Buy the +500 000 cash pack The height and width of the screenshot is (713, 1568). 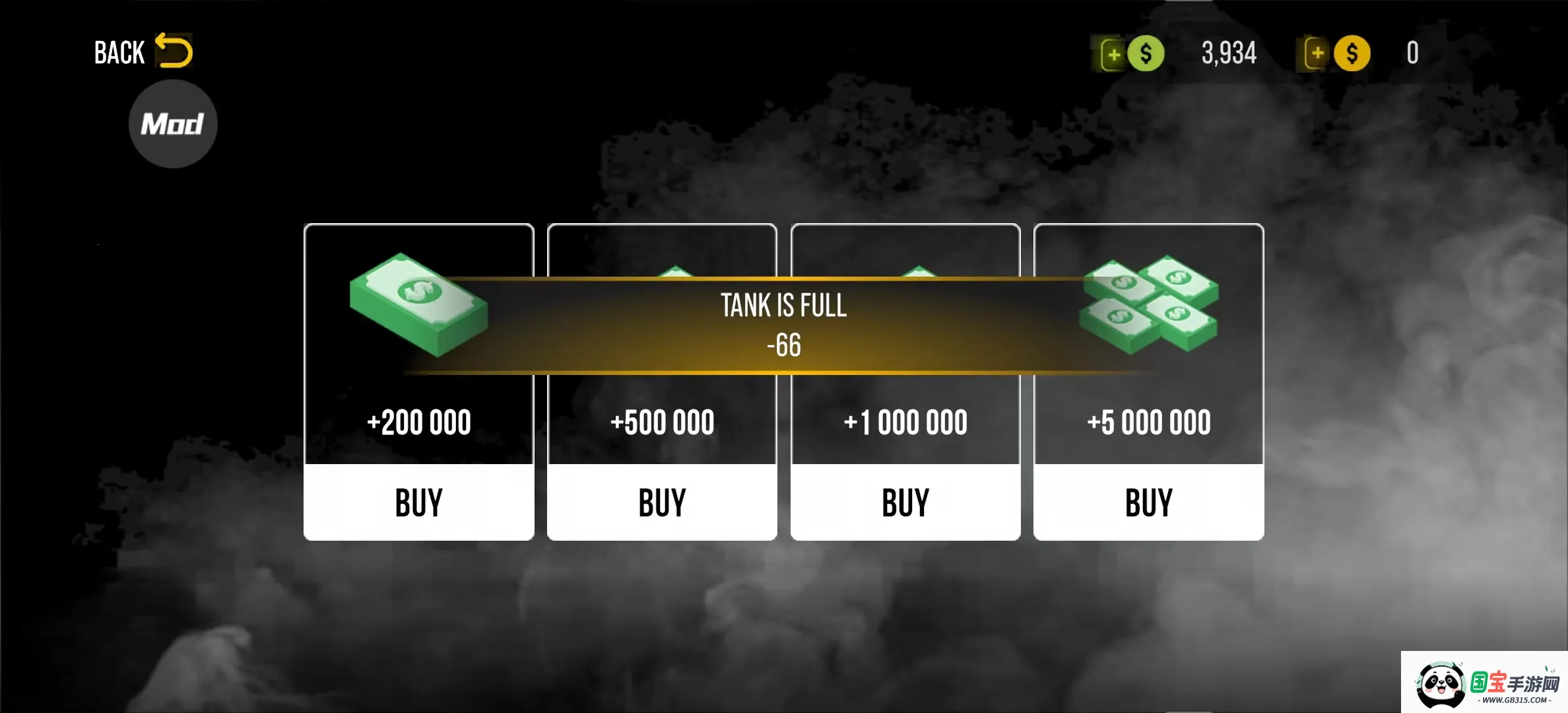662,502
